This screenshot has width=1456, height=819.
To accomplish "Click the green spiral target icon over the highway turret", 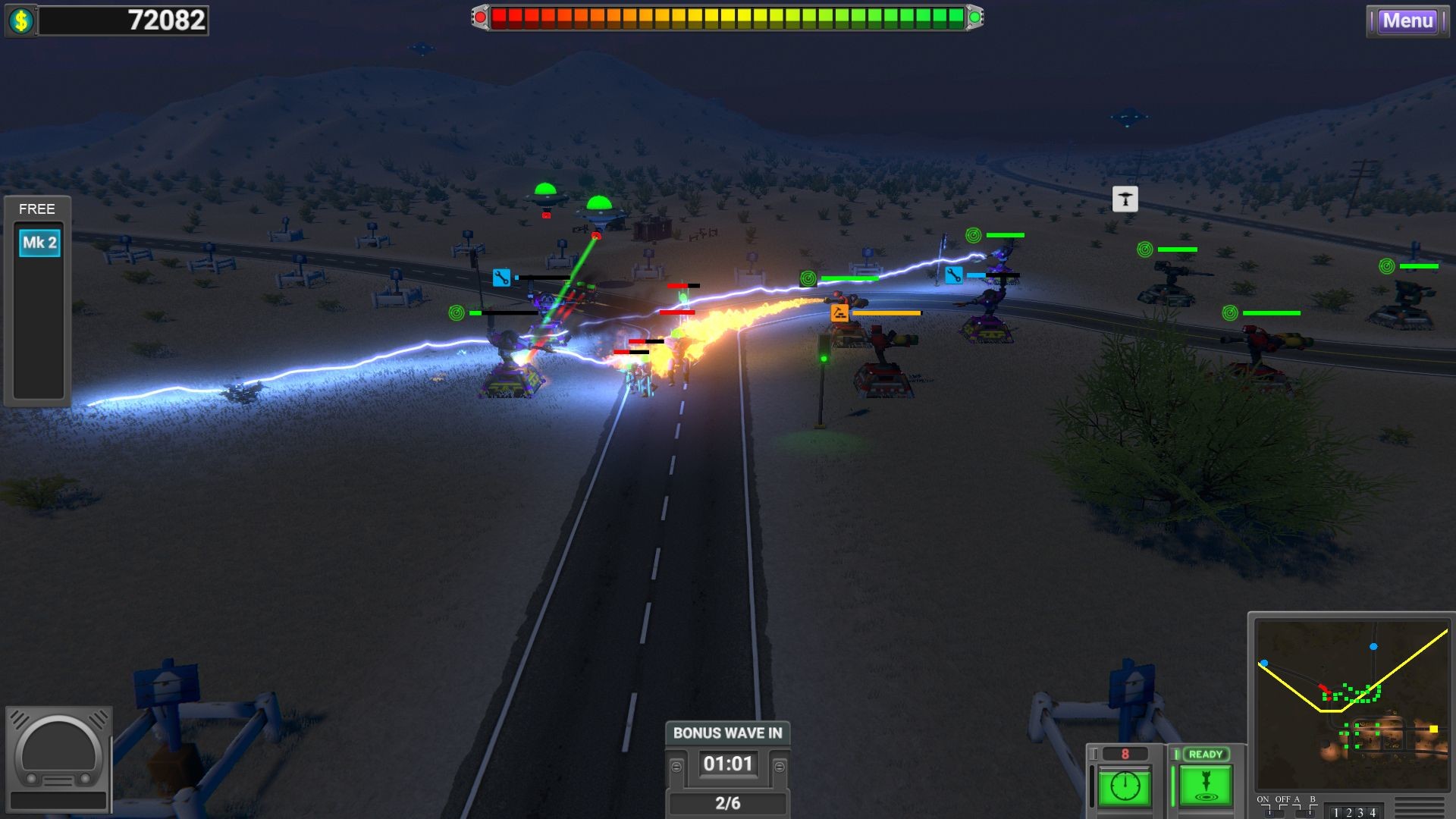I will (809, 278).
